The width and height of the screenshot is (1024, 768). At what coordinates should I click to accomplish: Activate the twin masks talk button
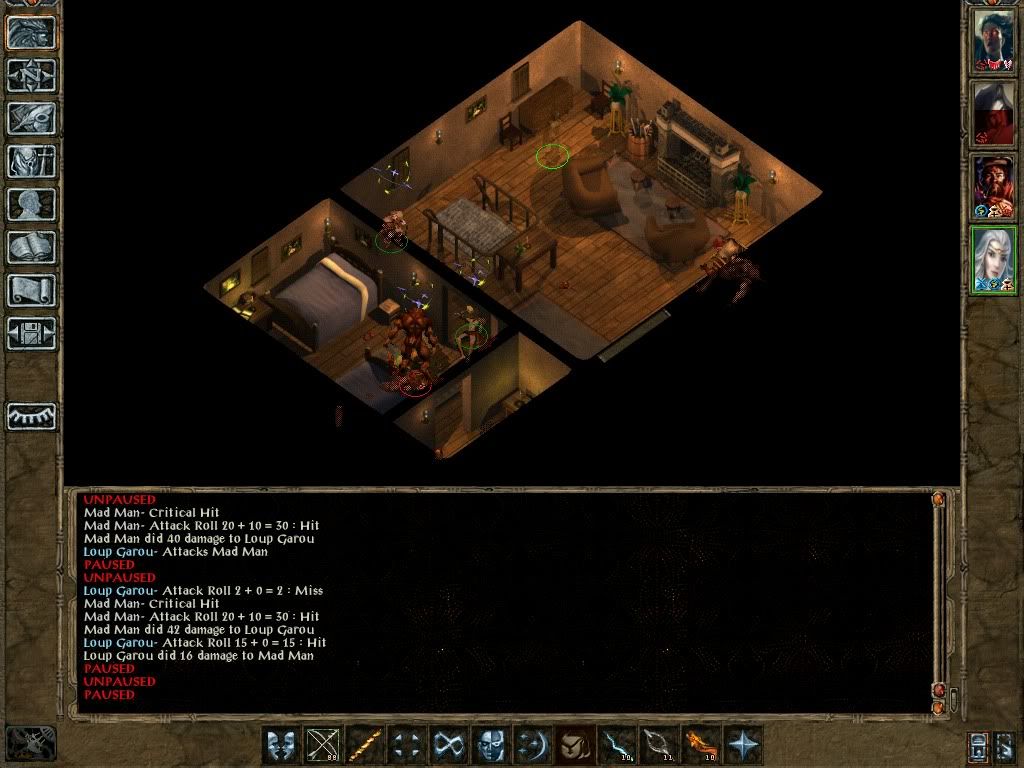click(x=281, y=745)
